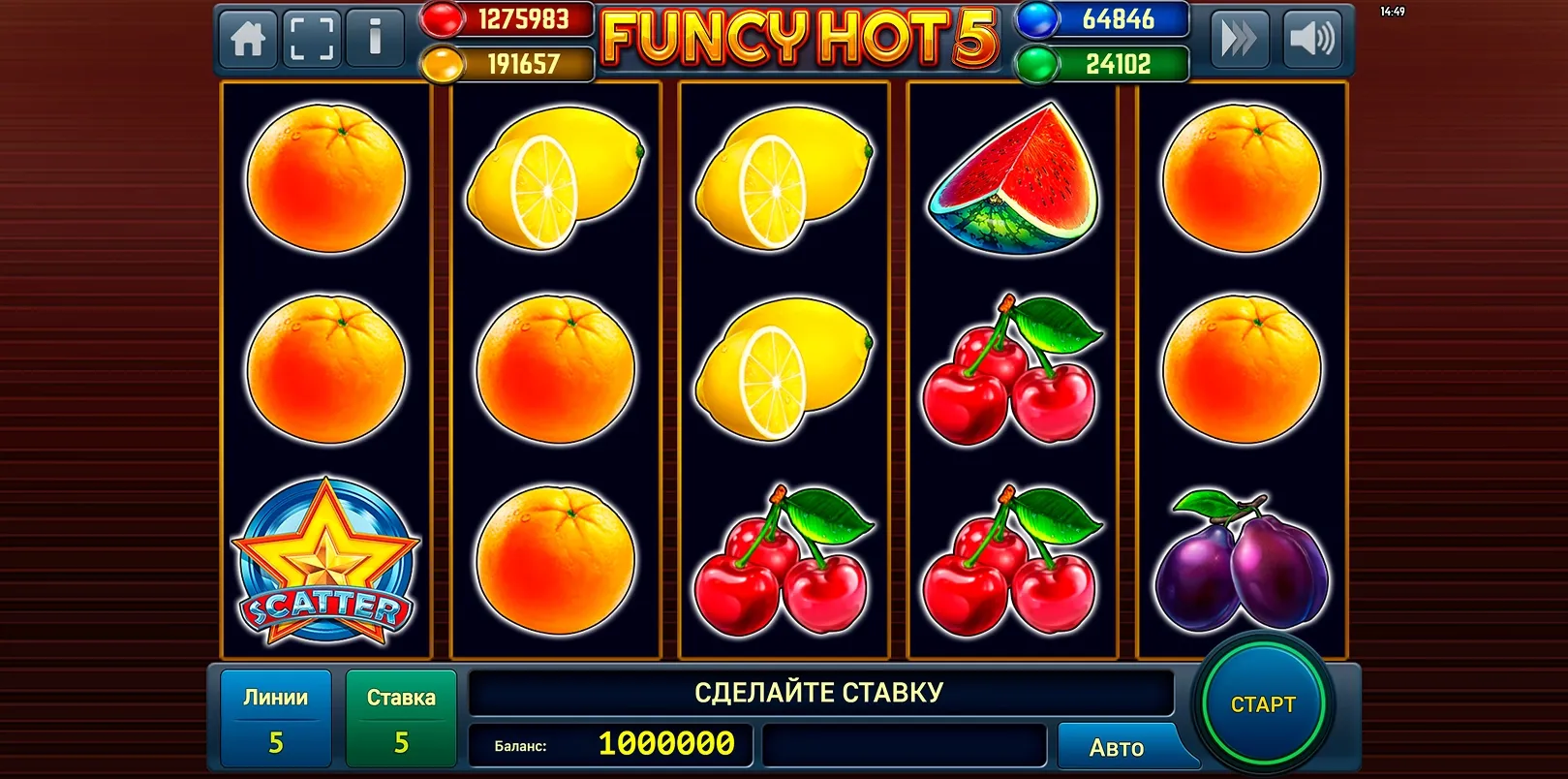
Task: Select the red jackpot orb counter
Action: point(504,19)
